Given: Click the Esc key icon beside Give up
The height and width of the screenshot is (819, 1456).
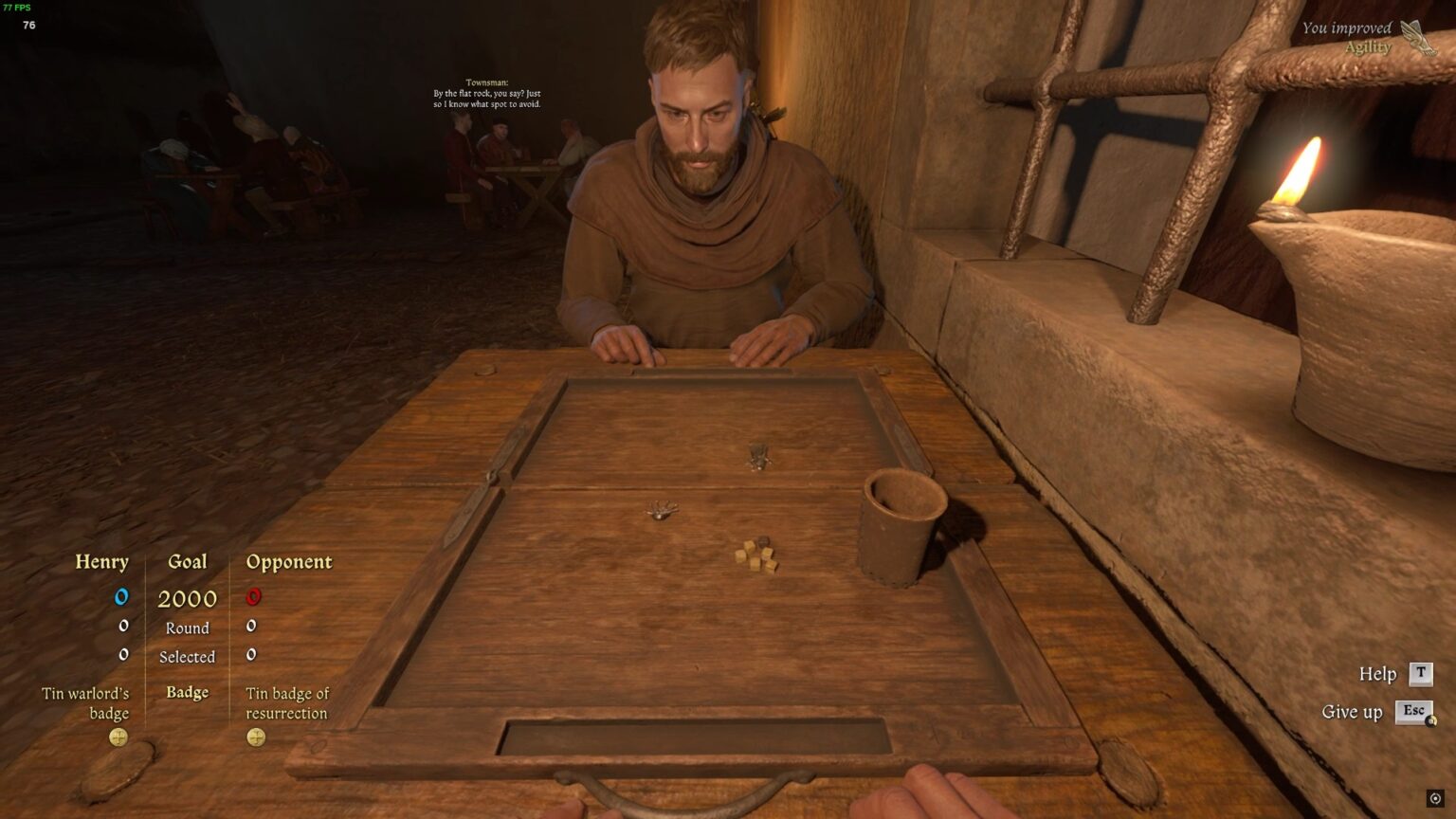Looking at the screenshot, I should tap(1415, 712).
